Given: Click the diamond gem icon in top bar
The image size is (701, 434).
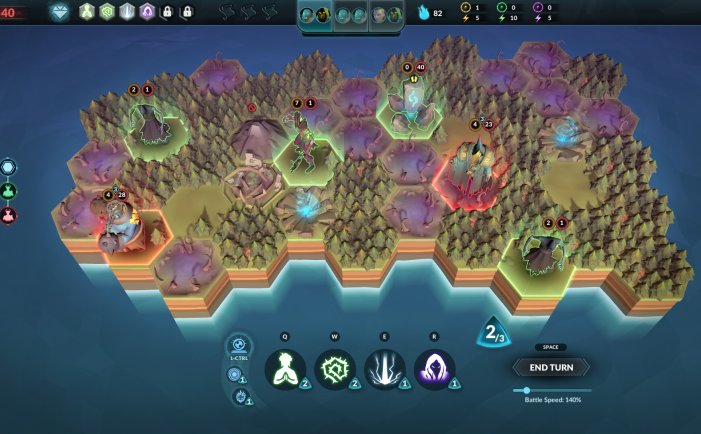Looking at the screenshot, I should pyautogui.click(x=60, y=12).
